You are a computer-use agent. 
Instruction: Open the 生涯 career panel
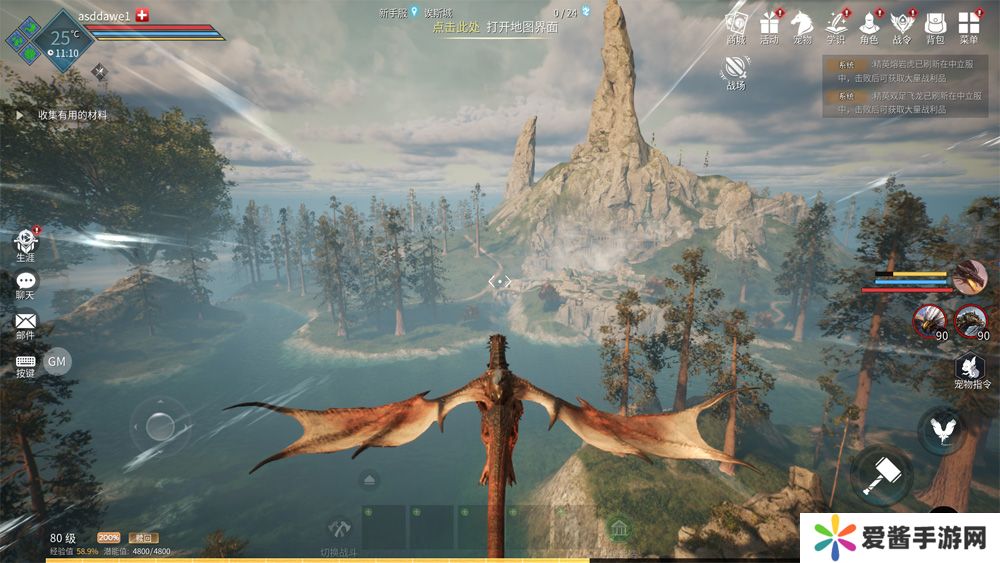25,242
